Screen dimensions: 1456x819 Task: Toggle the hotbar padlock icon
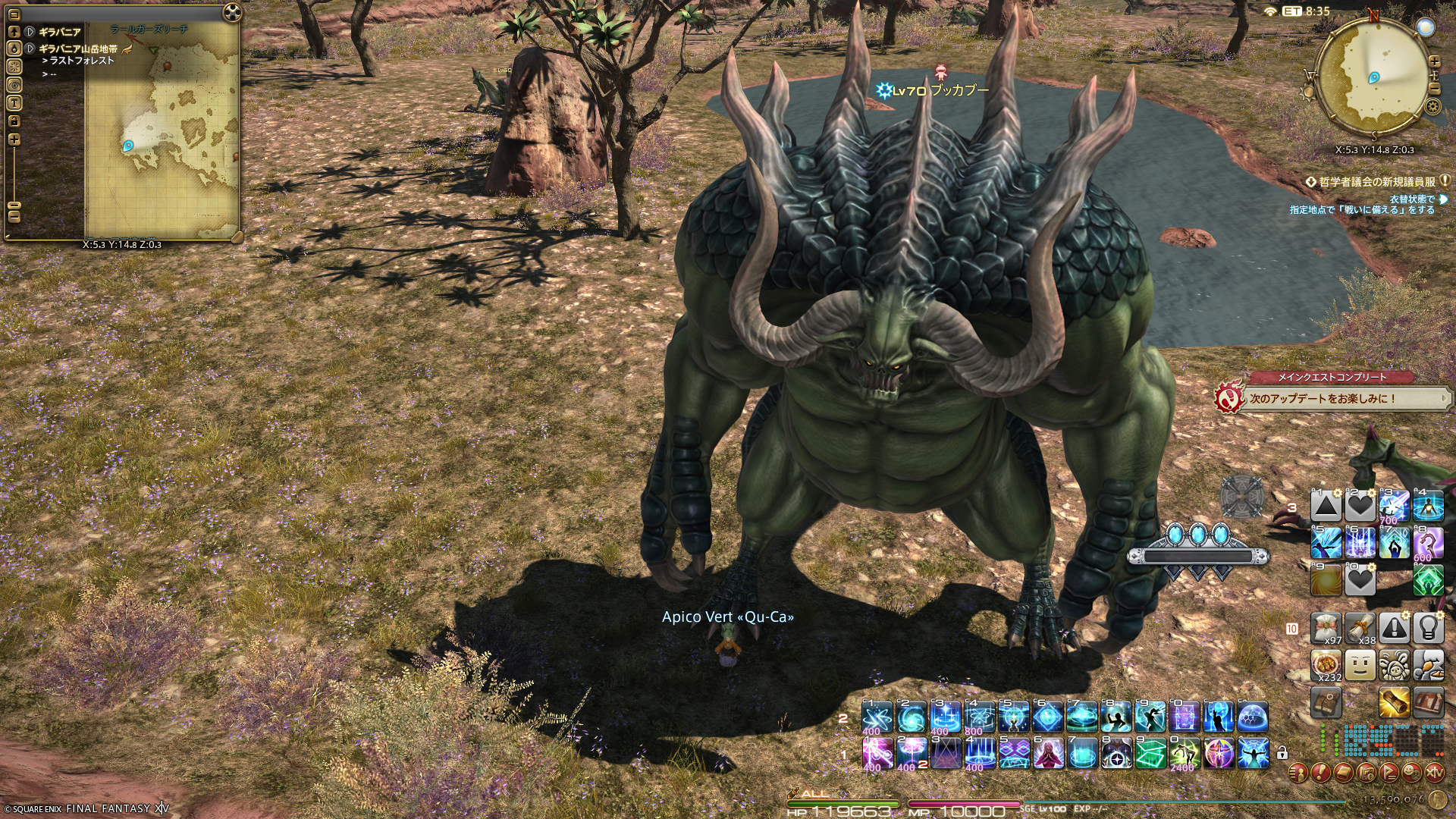click(x=1282, y=753)
